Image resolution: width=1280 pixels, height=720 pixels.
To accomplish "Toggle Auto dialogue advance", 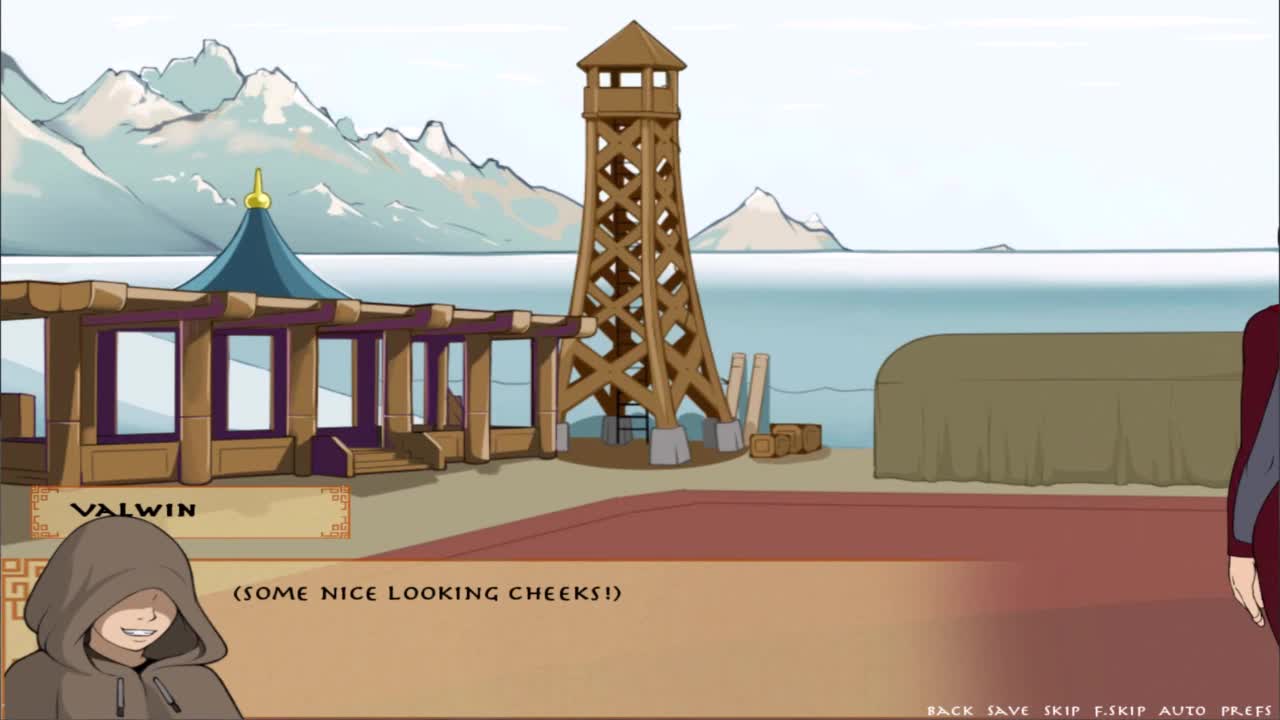I will point(1182,710).
